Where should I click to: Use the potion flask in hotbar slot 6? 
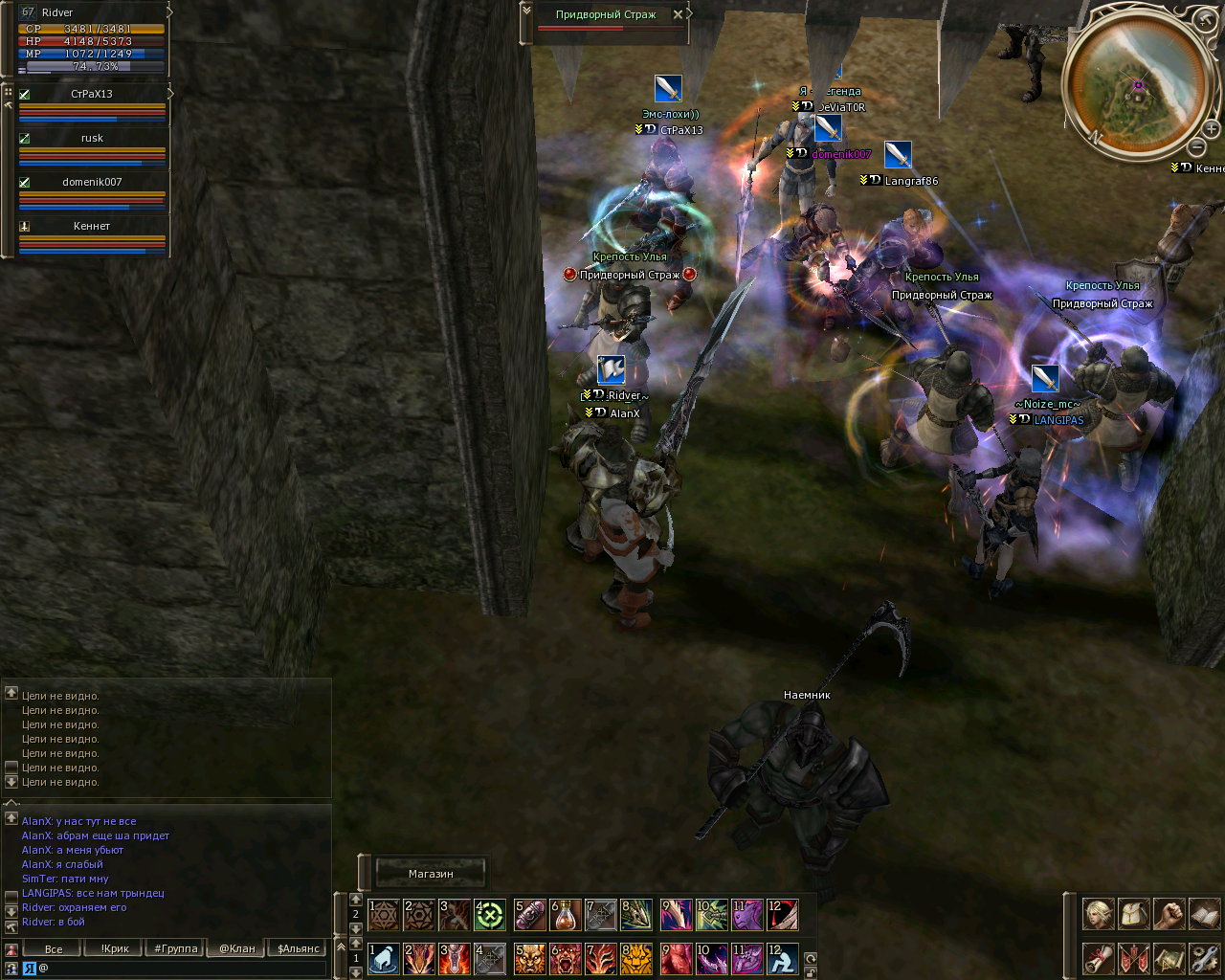[566, 915]
